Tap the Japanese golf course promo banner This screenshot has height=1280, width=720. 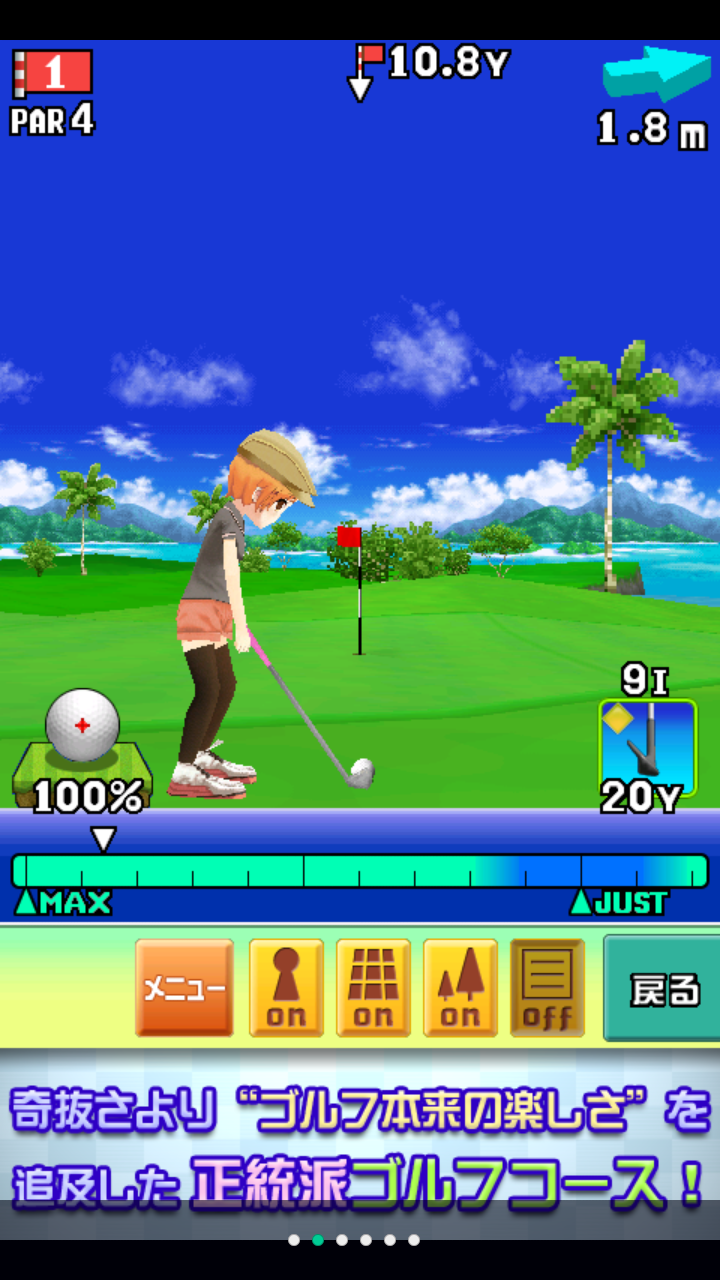[360, 1142]
